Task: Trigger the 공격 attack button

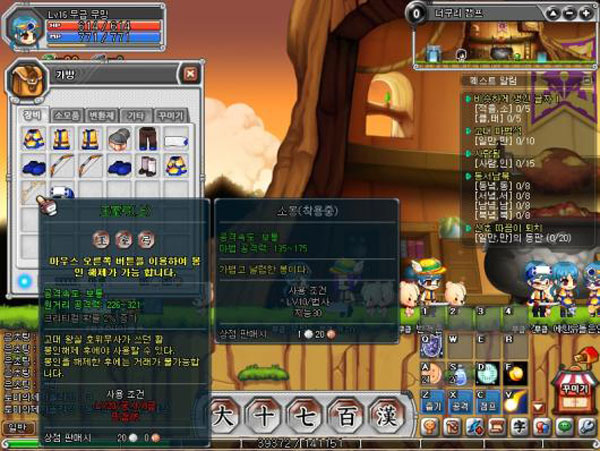Action: click(460, 408)
